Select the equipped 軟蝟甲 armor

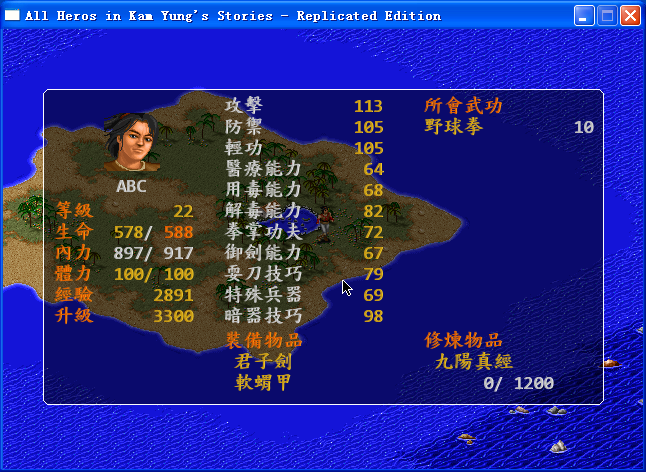pos(262,382)
